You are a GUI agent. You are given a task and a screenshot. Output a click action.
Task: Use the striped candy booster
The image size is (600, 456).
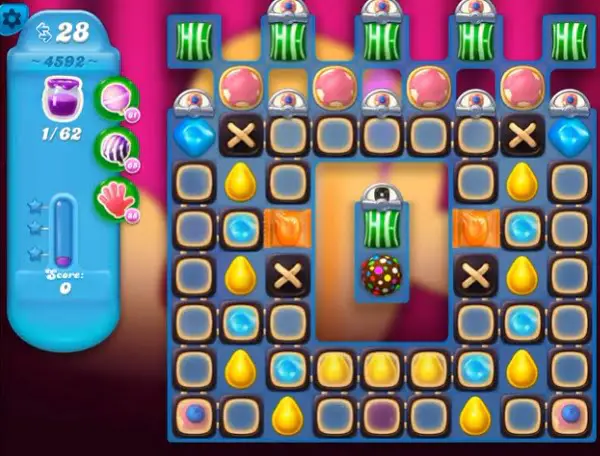click(114, 148)
